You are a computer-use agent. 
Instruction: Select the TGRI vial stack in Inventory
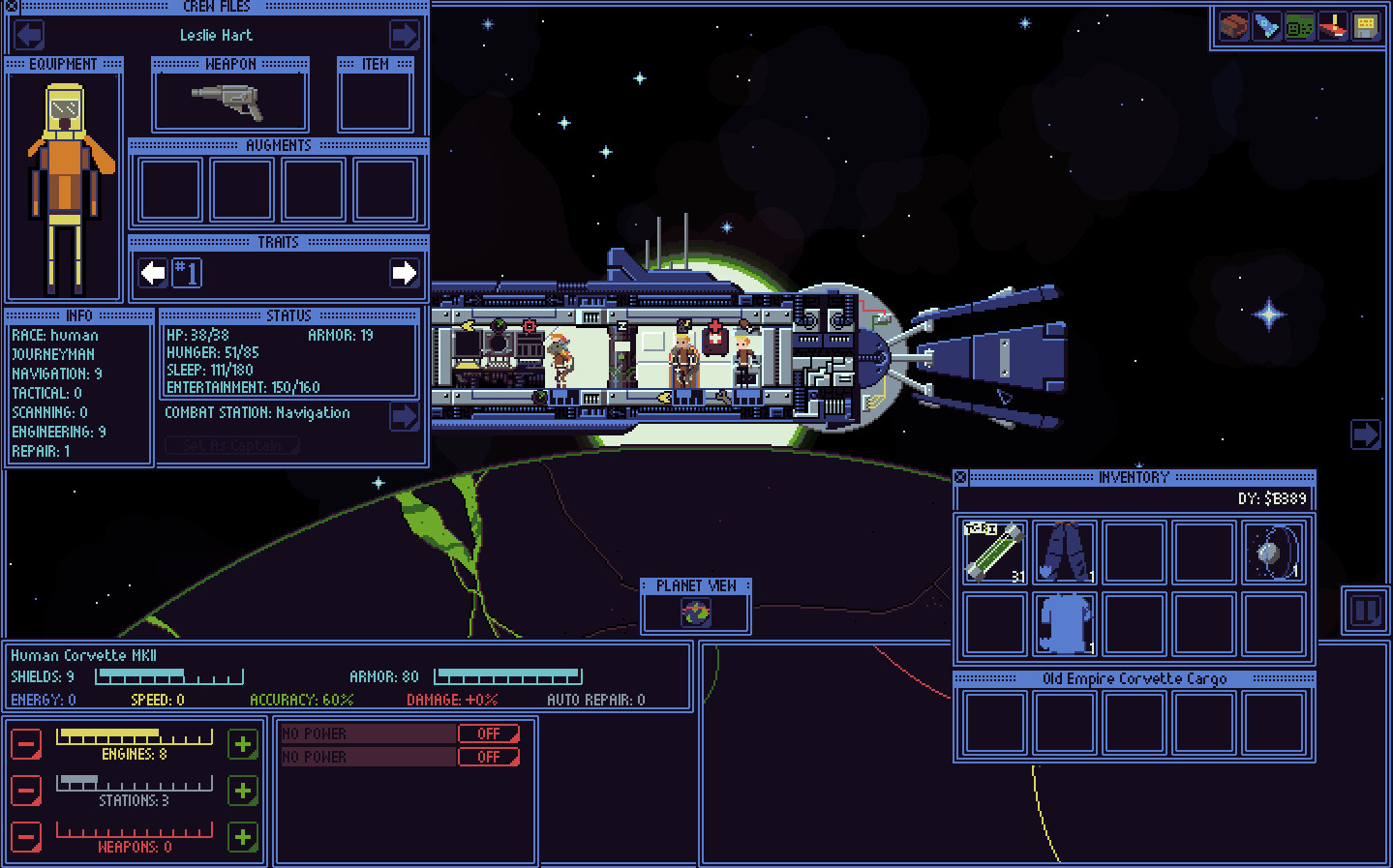(x=993, y=551)
